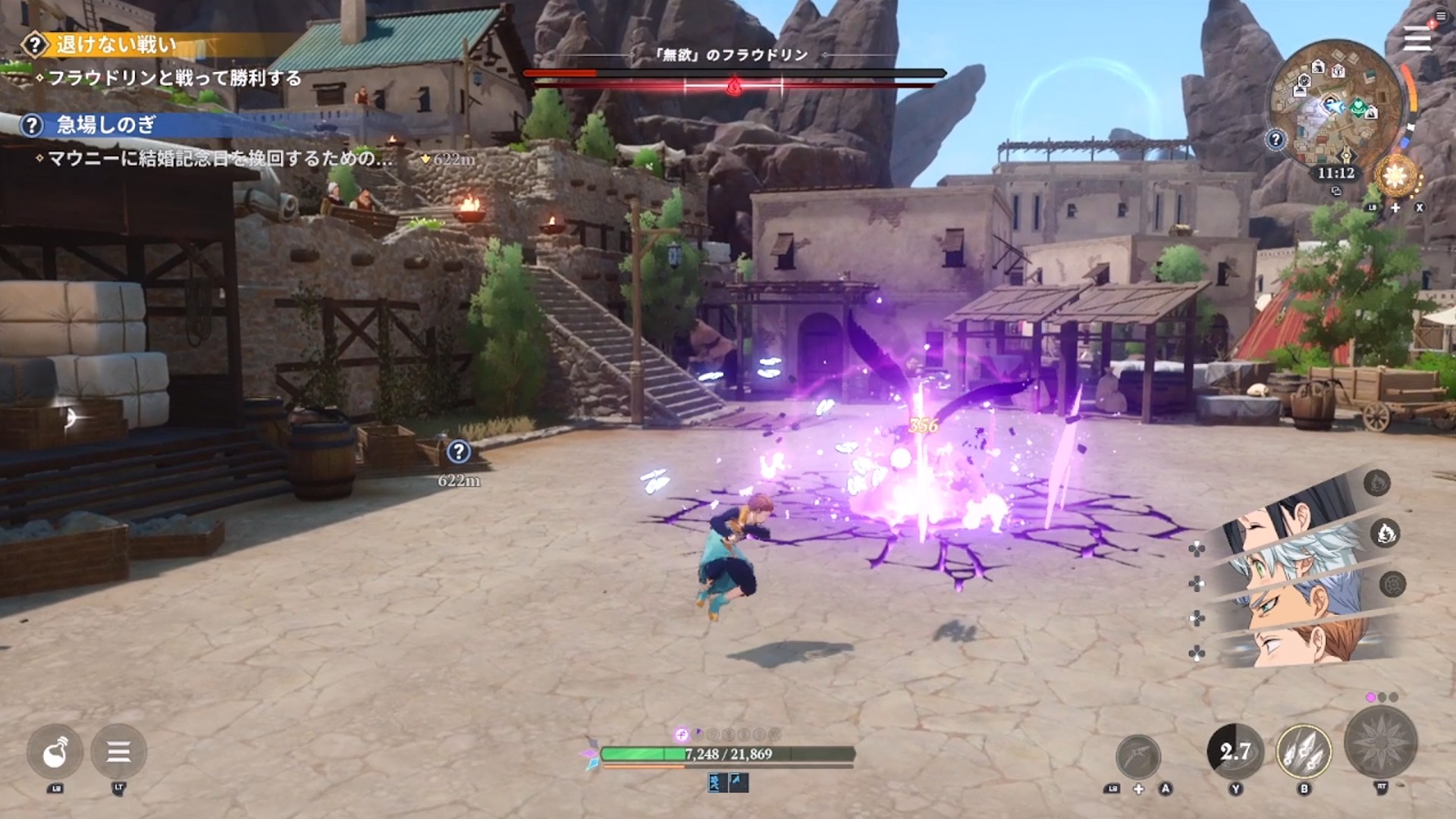Viewport: 1456px width, 819px height.
Task: Activate the golden flower emblem below the minimap
Action: [1396, 177]
